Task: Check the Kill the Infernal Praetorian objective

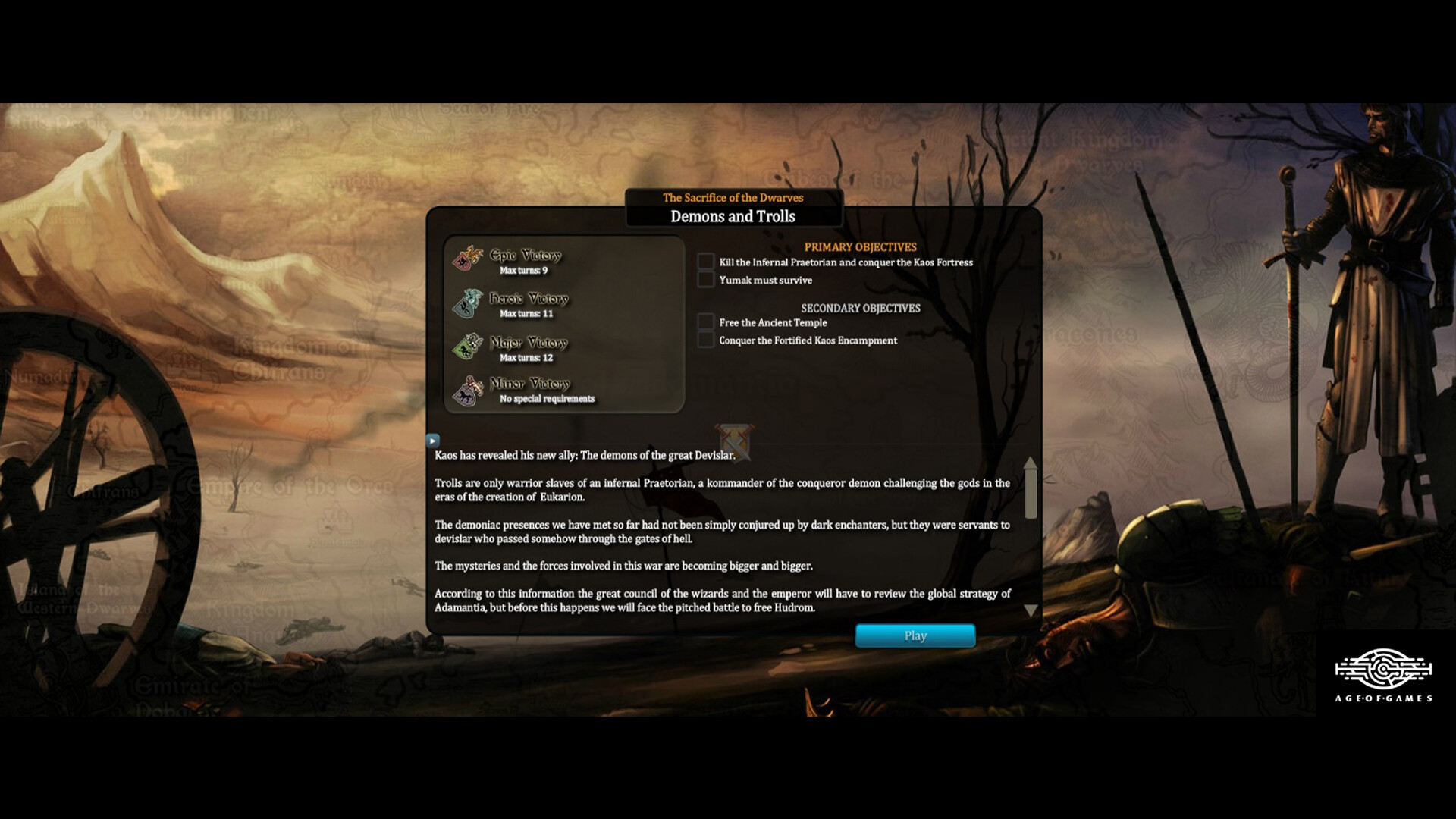Action: (x=705, y=262)
